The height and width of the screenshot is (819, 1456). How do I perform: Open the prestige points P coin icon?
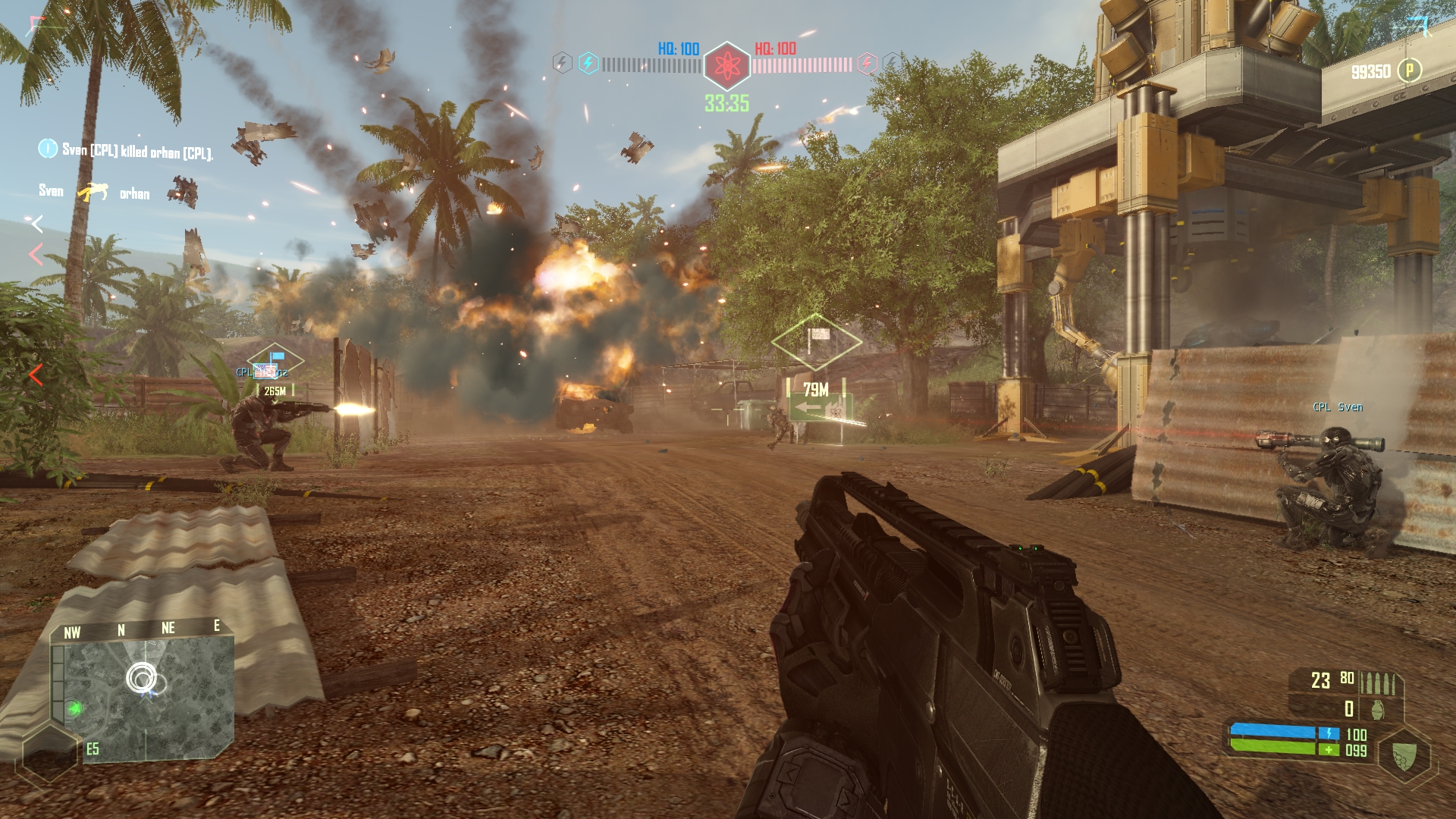pyautogui.click(x=1410, y=71)
